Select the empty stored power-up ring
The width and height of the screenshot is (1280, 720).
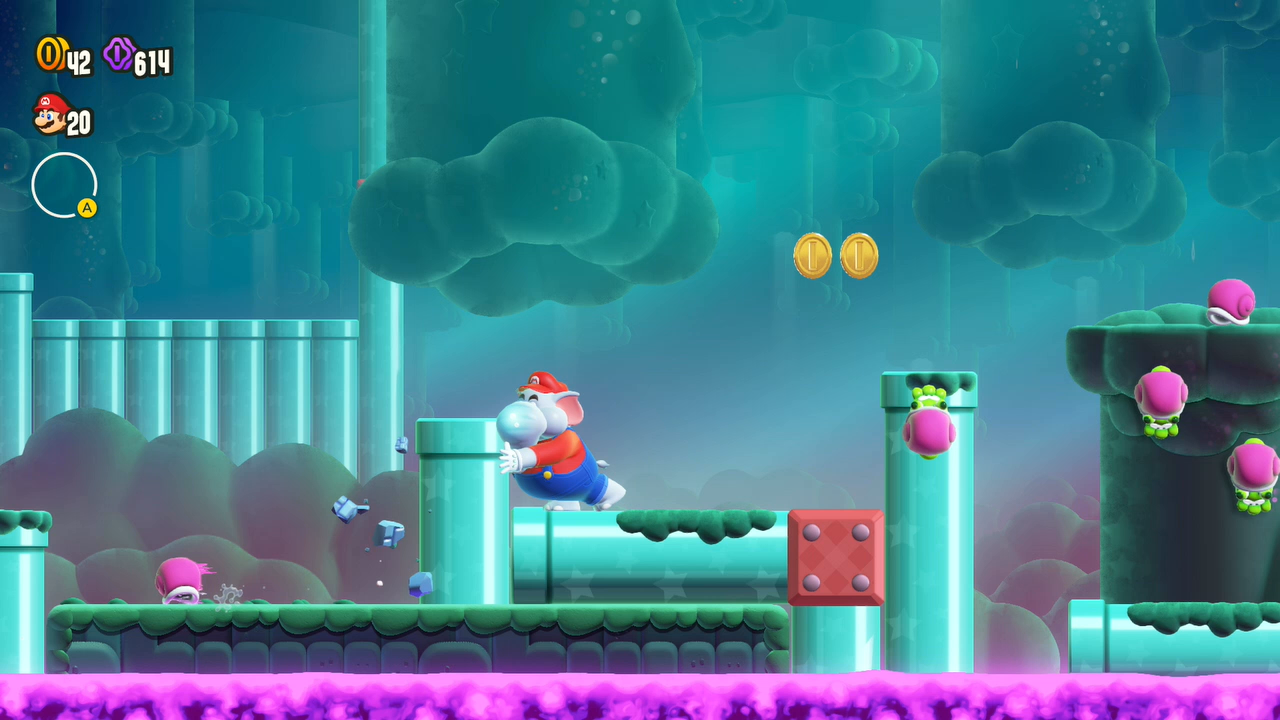[x=64, y=185]
